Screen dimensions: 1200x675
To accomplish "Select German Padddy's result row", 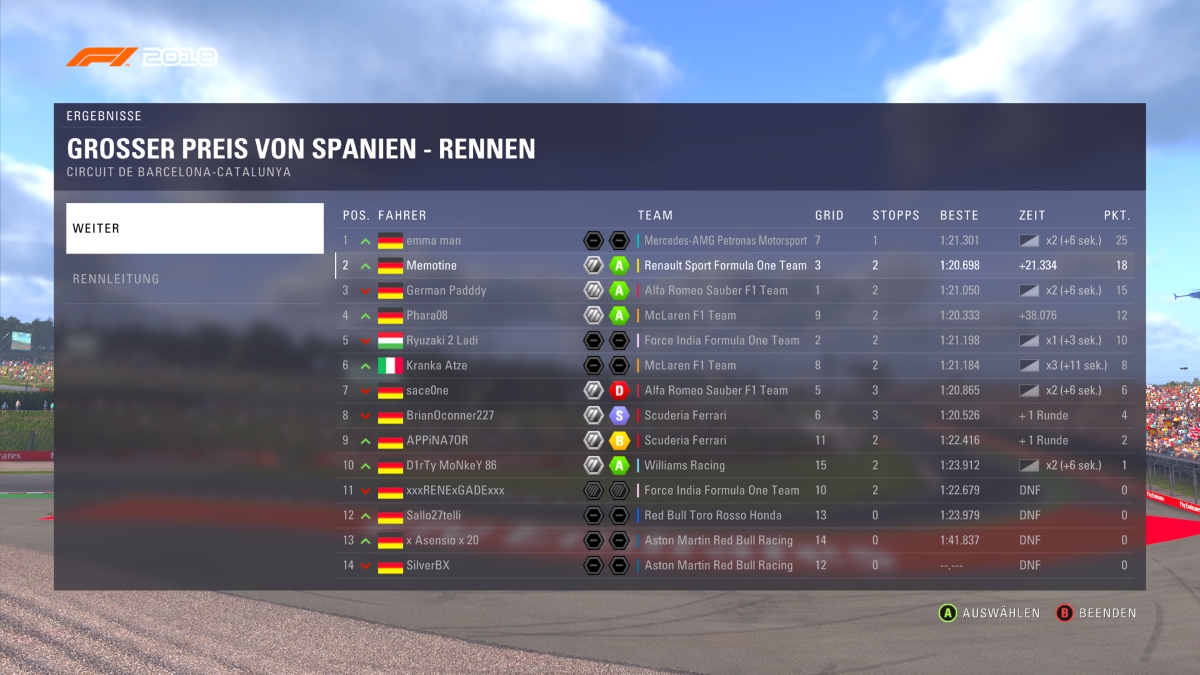I will pyautogui.click(x=735, y=291).
